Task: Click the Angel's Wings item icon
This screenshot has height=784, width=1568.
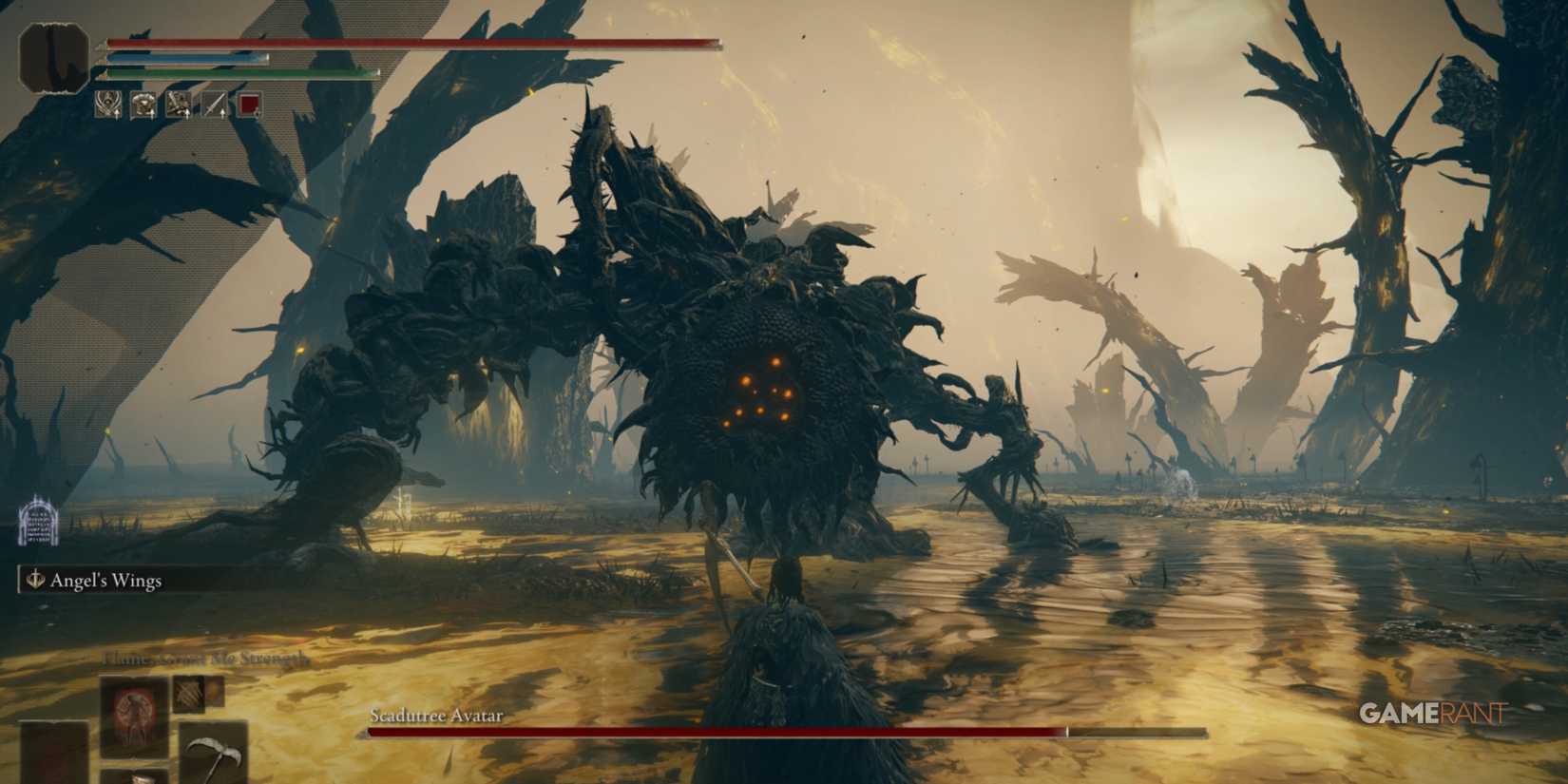Action: (x=34, y=578)
